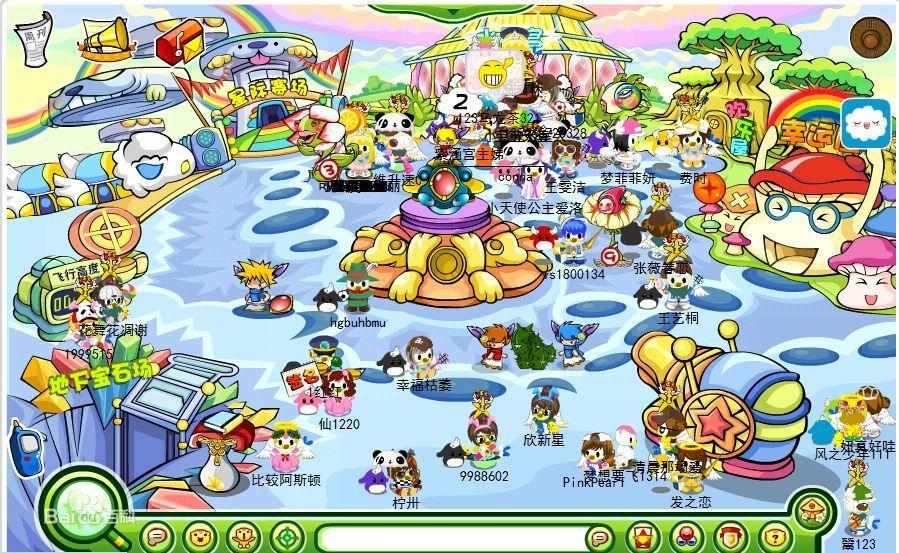Click the megaphone announcement icon
Image resolution: width=899 pixels, height=553 pixels.
pyautogui.click(x=105, y=38)
